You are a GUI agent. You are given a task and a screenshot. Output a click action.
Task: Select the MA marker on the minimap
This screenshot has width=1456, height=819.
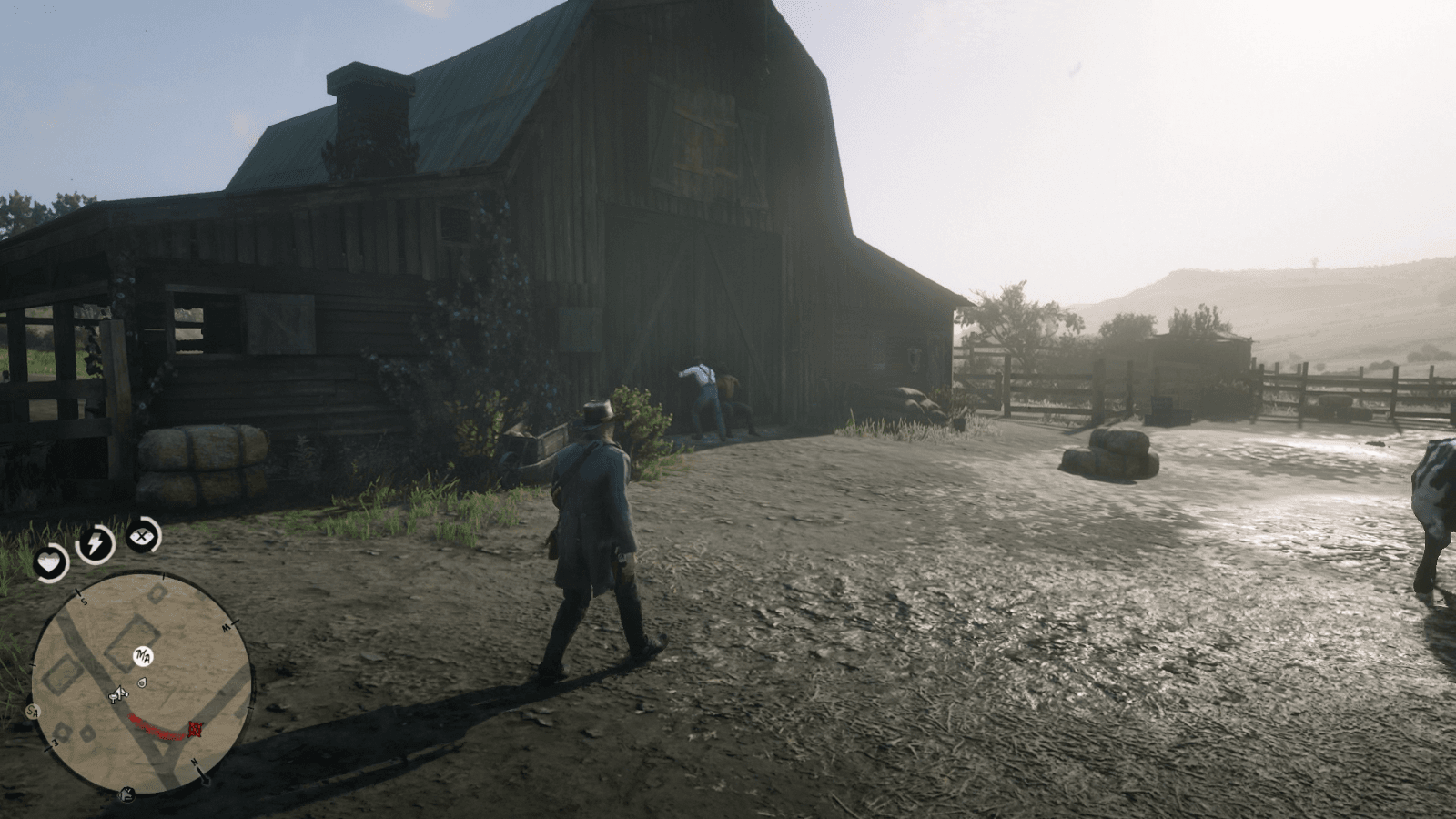[x=142, y=656]
